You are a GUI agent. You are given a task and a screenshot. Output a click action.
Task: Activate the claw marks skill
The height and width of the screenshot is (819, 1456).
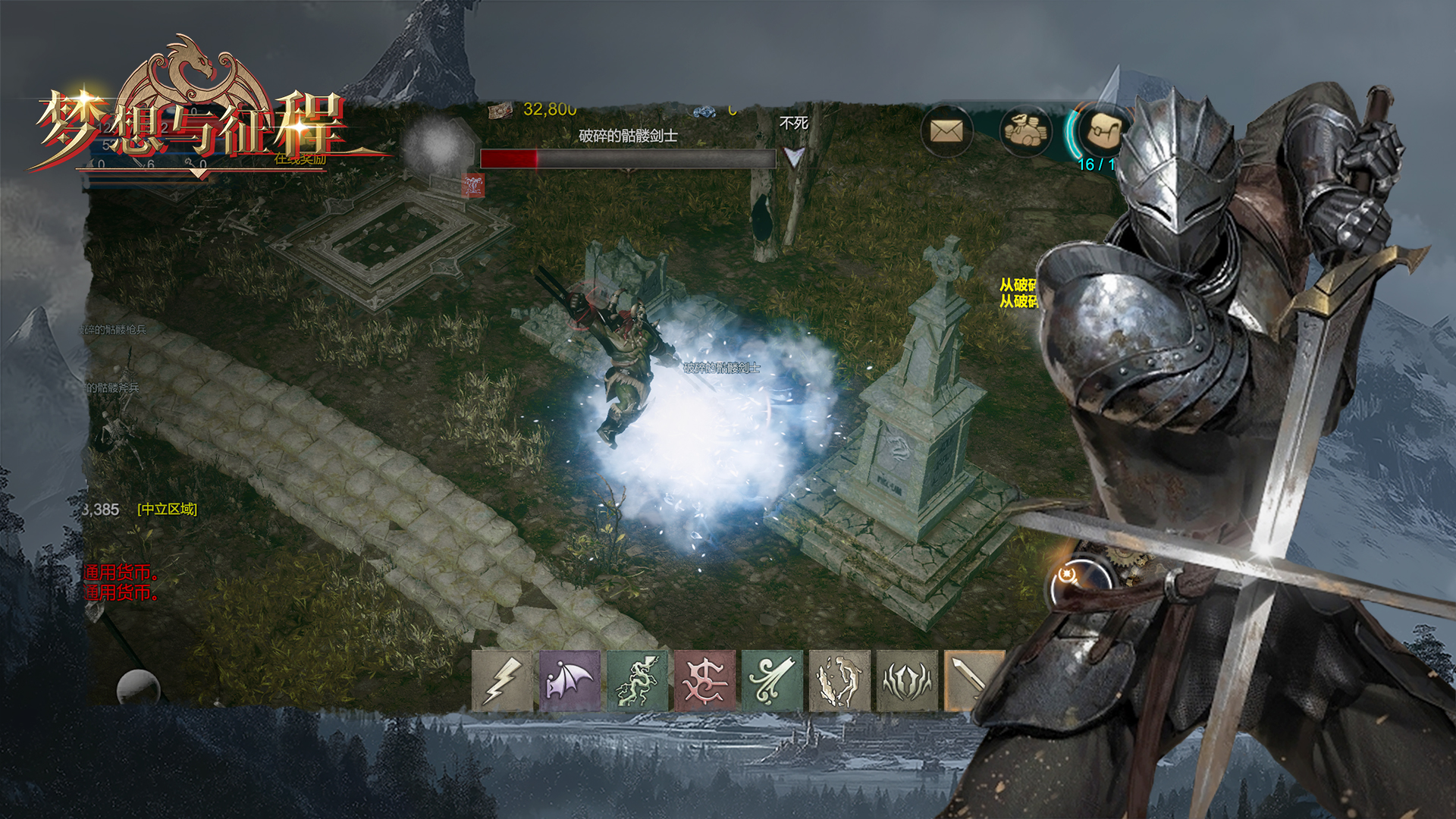(907, 680)
